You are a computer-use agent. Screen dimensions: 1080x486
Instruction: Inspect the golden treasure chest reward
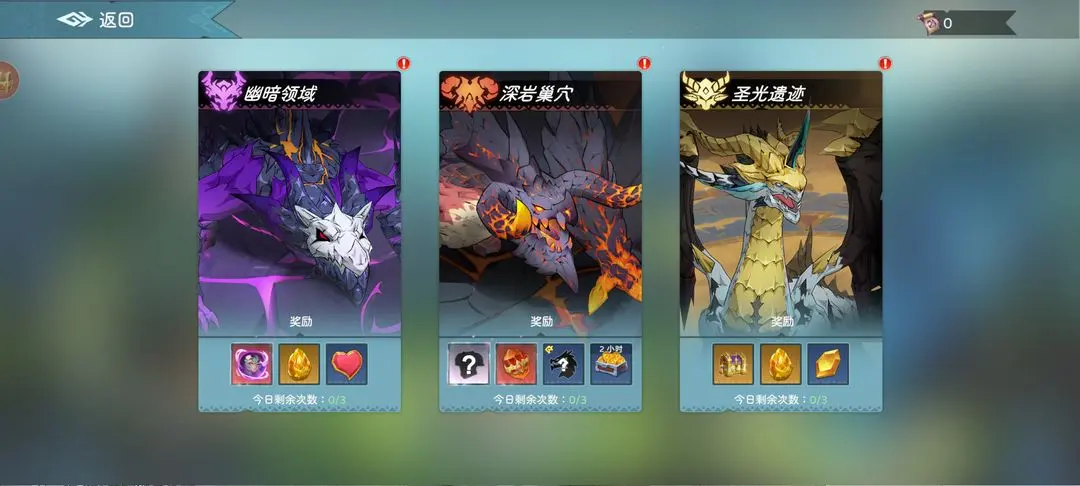733,364
